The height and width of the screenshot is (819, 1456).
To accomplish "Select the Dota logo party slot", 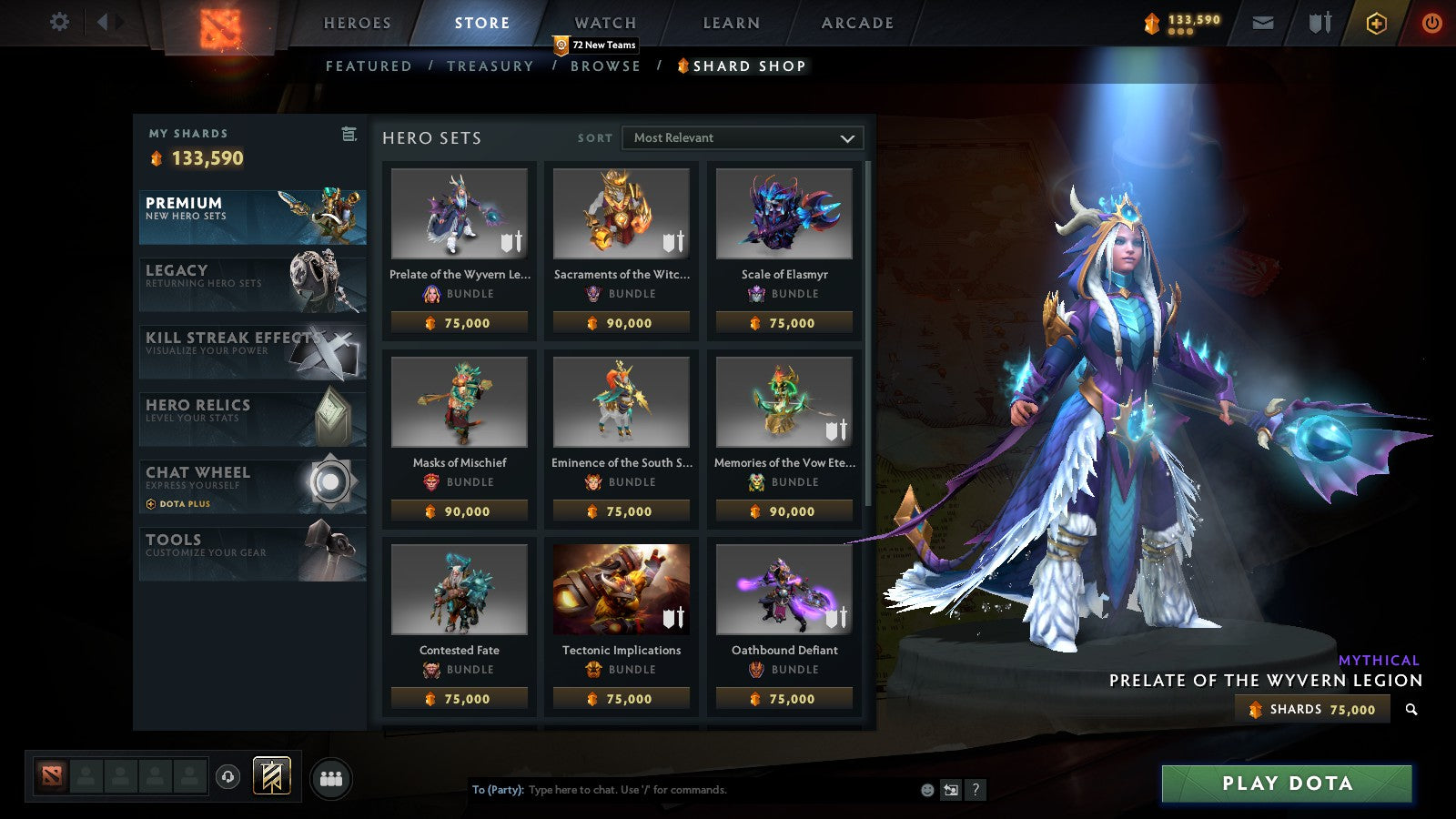I will pos(52,774).
